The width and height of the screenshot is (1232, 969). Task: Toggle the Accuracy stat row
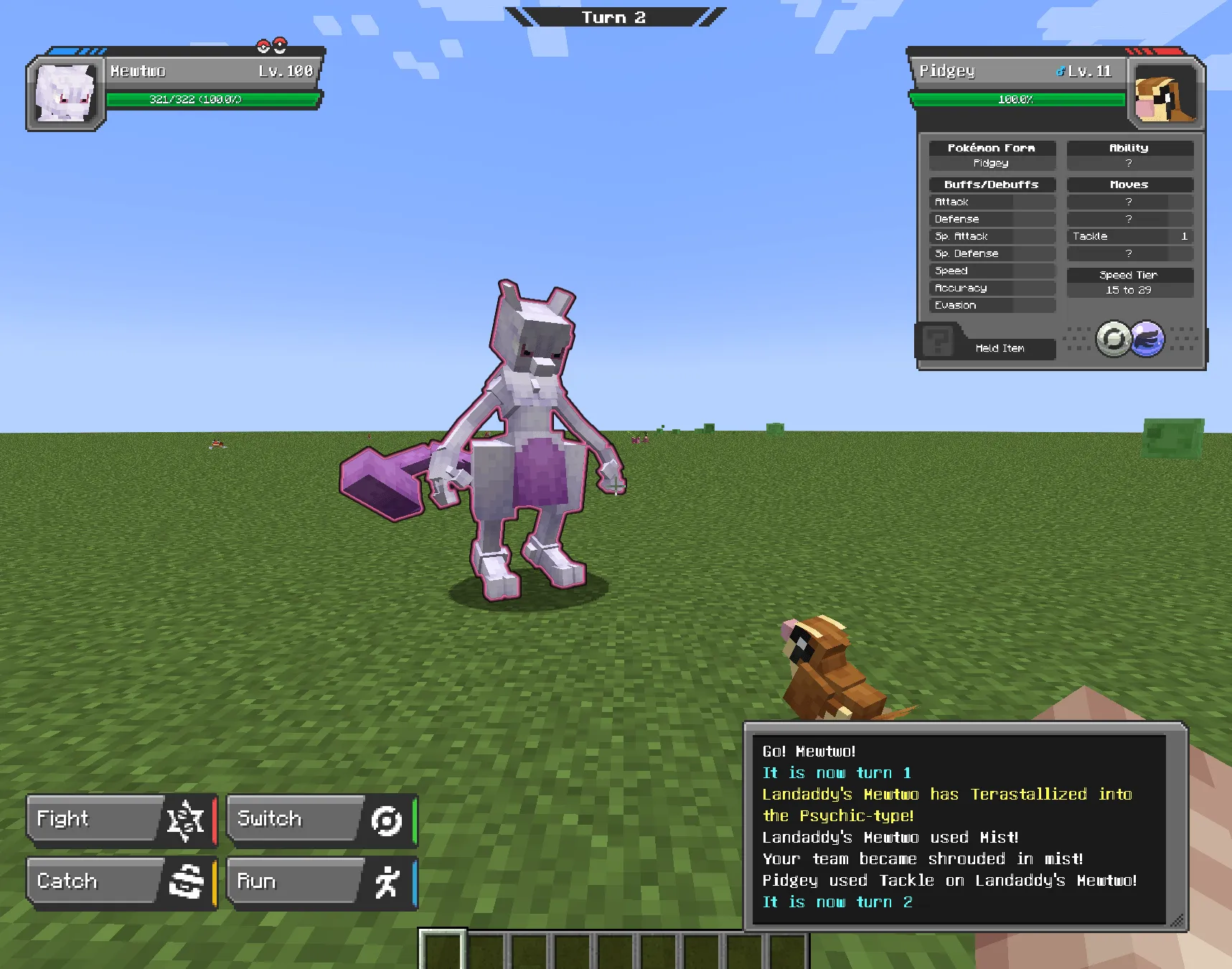click(992, 287)
